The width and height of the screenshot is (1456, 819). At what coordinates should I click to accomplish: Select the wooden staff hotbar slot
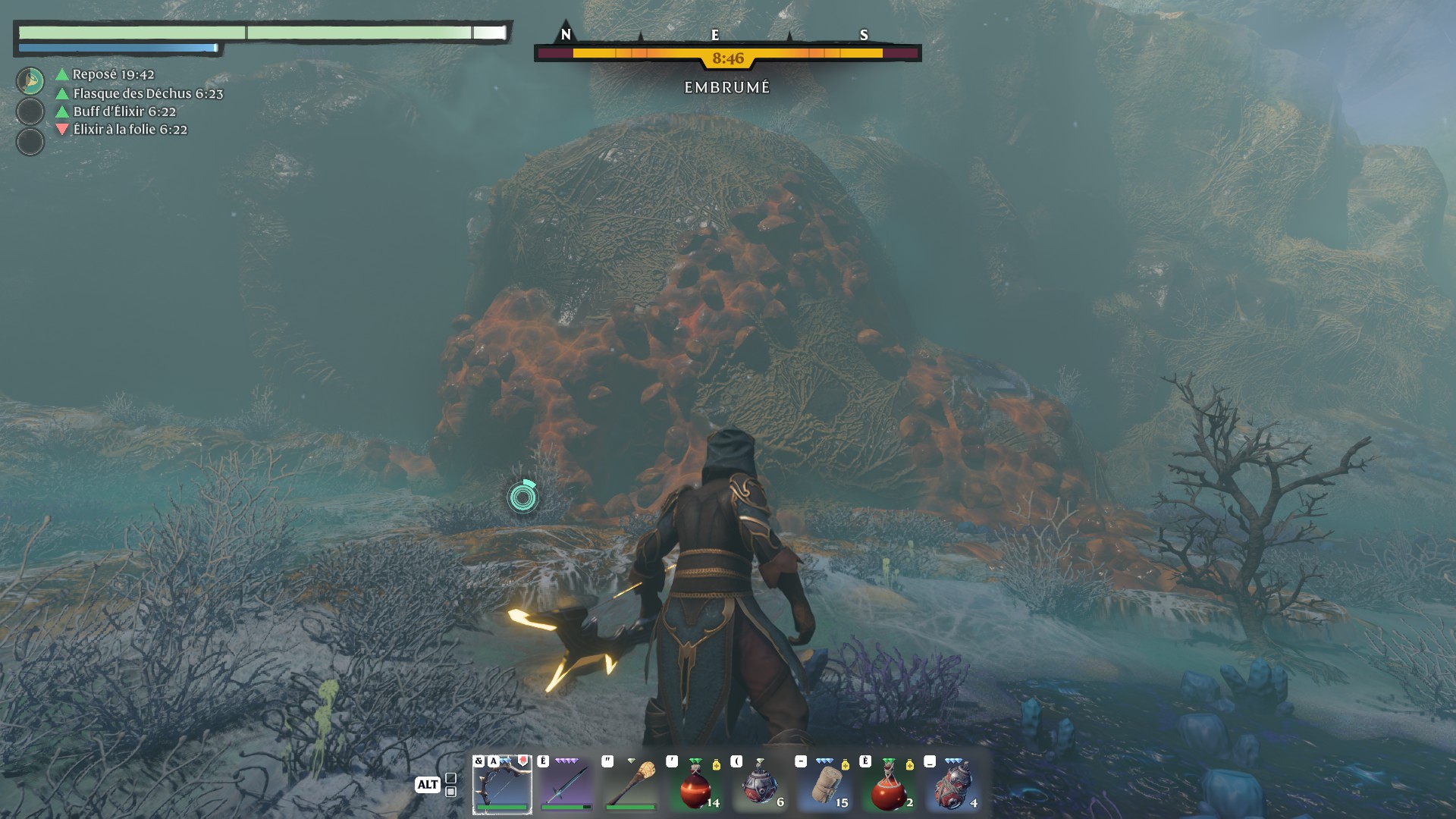[x=631, y=784]
